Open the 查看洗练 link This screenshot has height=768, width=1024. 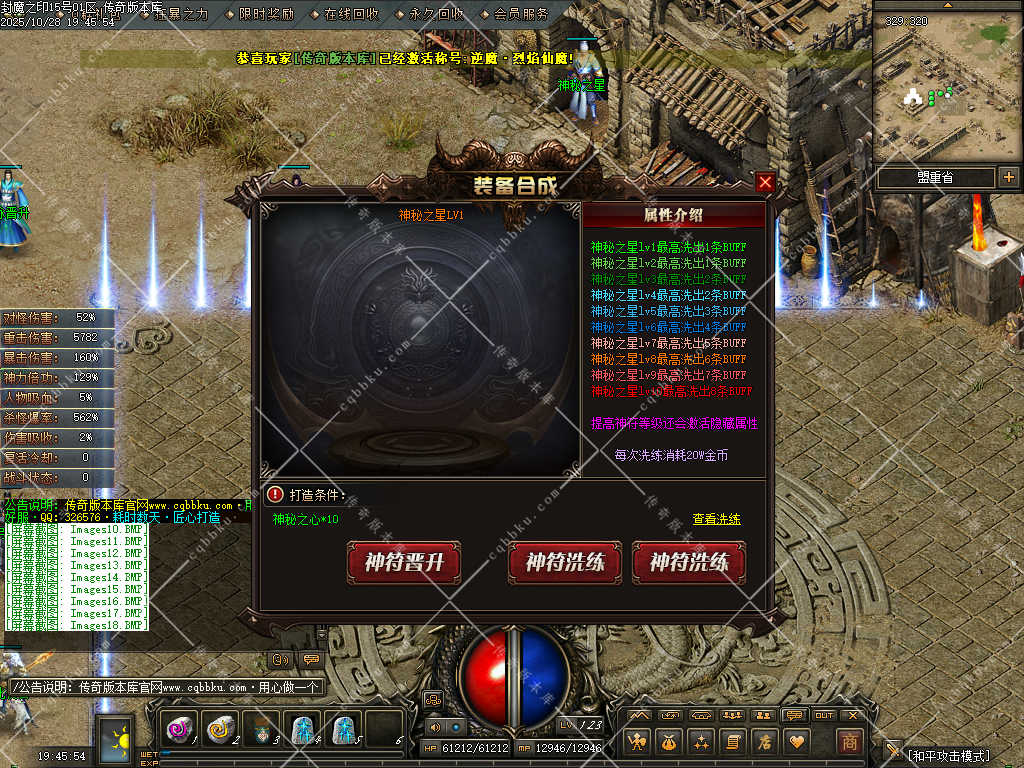[x=717, y=520]
